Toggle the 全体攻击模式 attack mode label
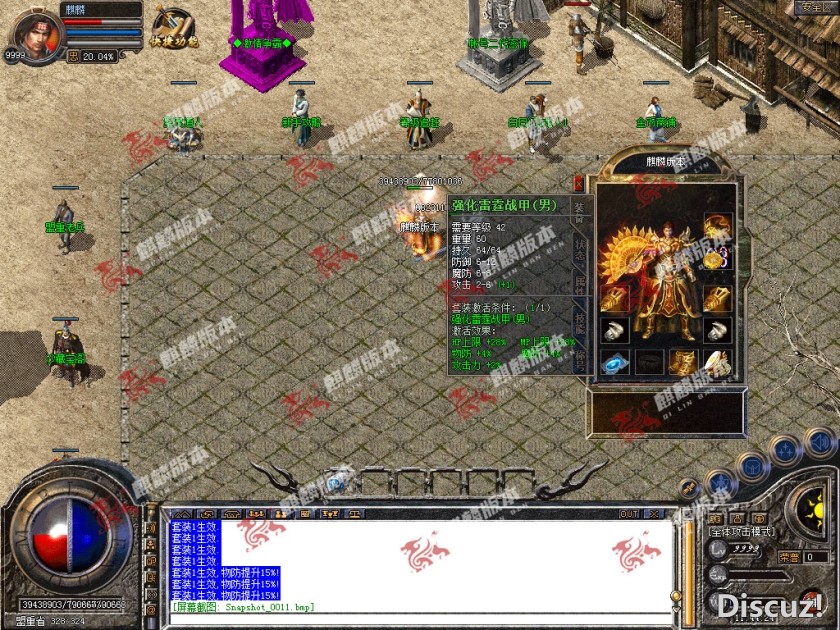The height and width of the screenshot is (630, 840). point(740,533)
